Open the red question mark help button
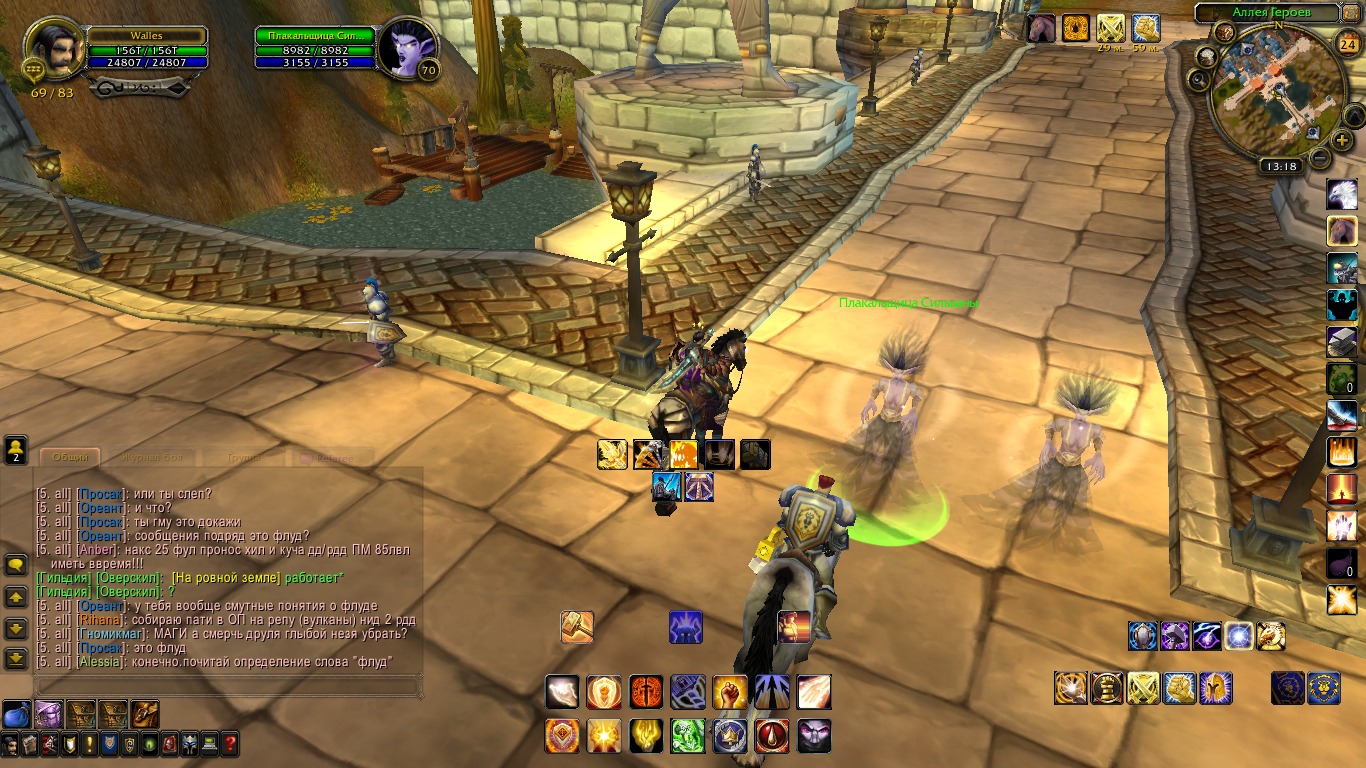The image size is (1366, 768). tap(230, 743)
